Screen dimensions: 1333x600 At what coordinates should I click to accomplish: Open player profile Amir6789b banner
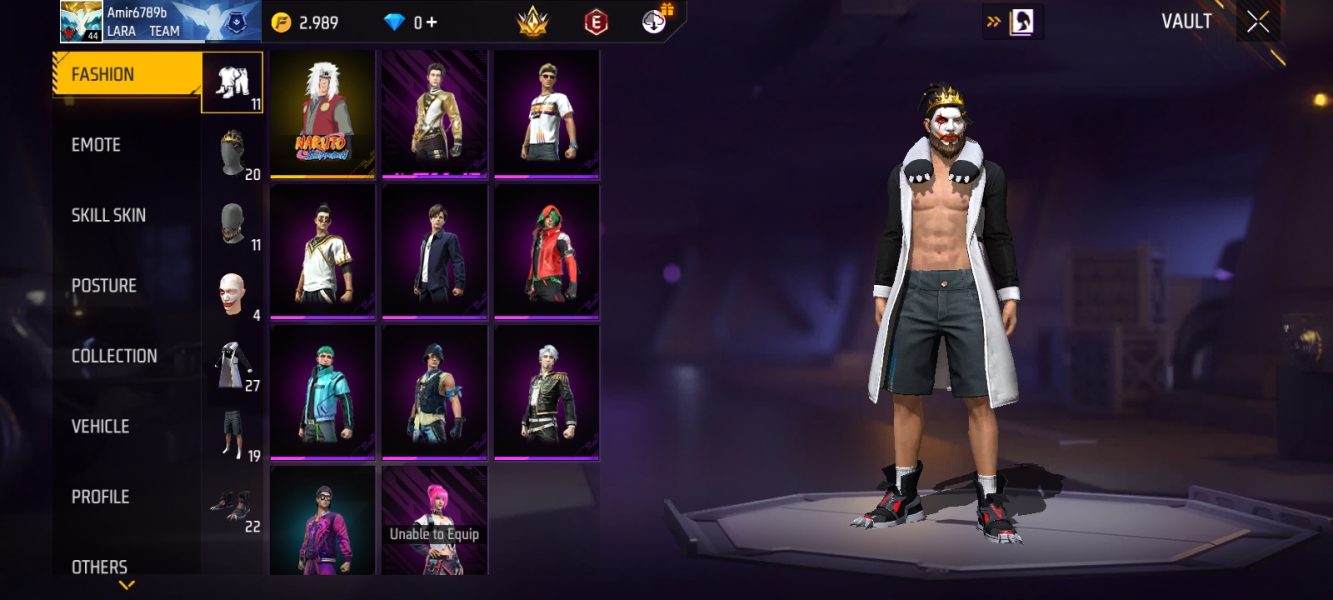pyautogui.click(x=160, y=21)
